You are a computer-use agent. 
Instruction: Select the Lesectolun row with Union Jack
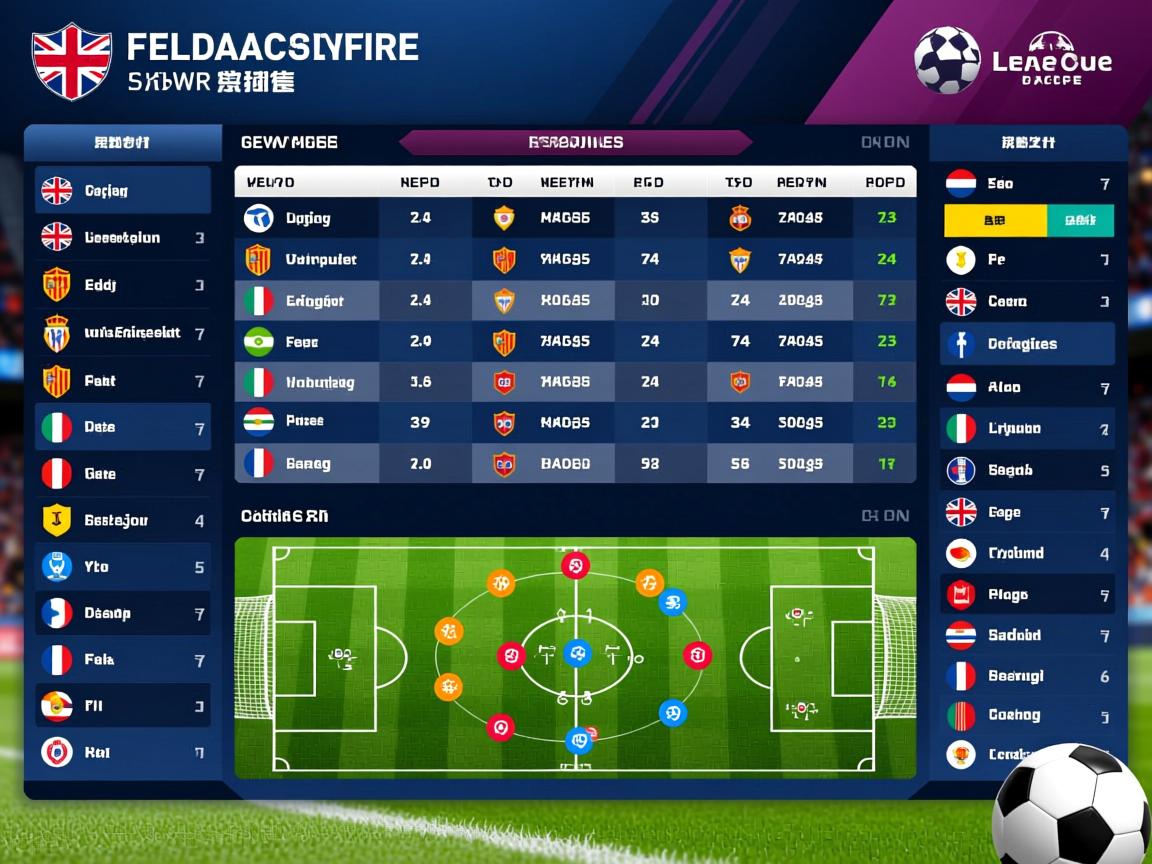[122, 238]
